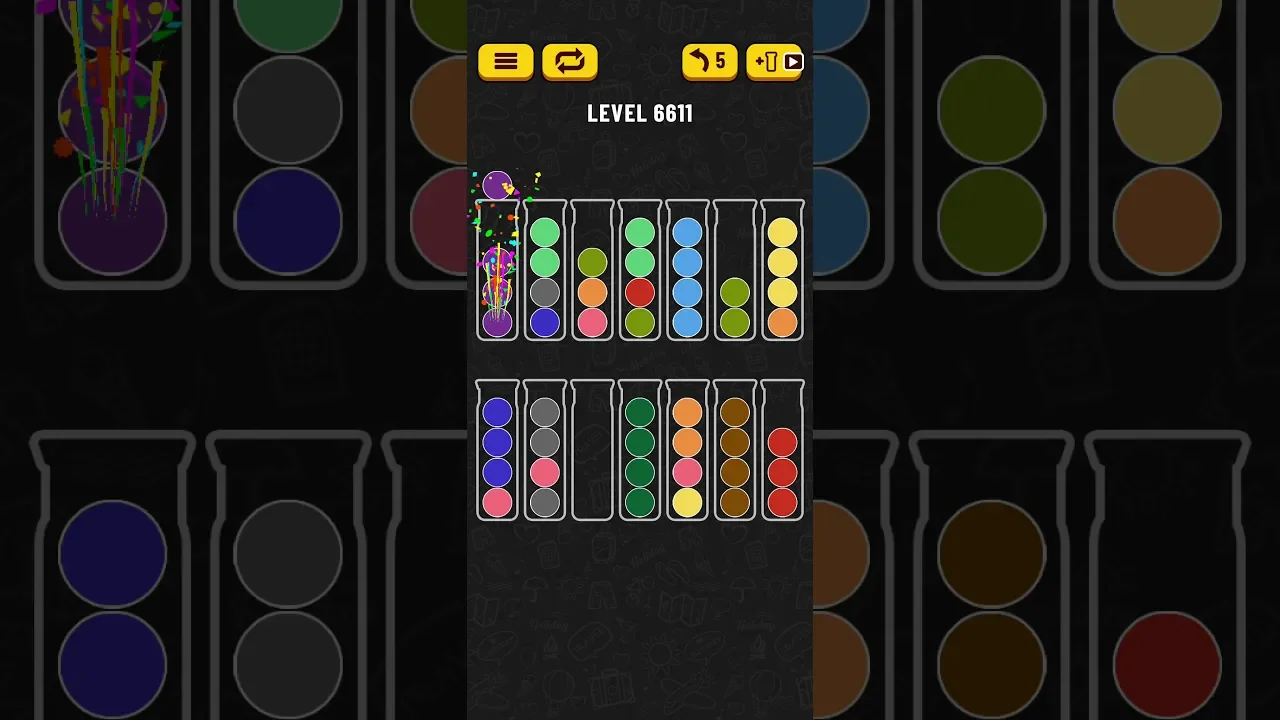Tap the completed purple tube
The width and height of the screenshot is (1280, 720).
click(497, 270)
